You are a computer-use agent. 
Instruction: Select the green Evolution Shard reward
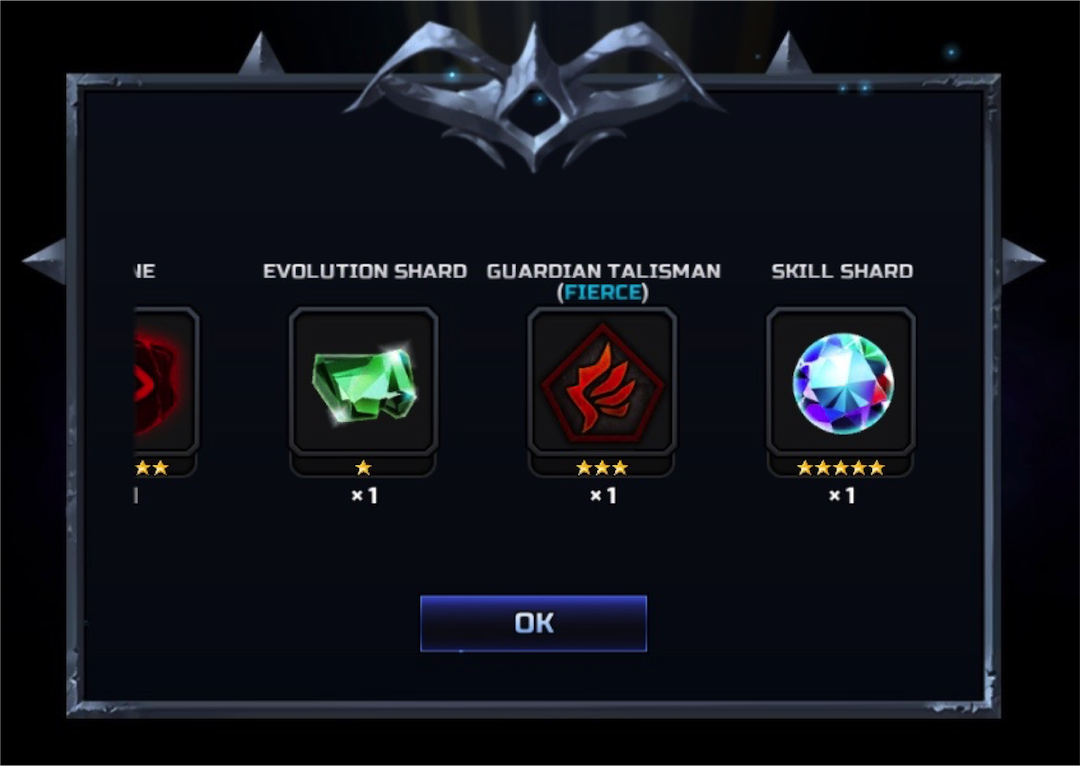(x=363, y=382)
